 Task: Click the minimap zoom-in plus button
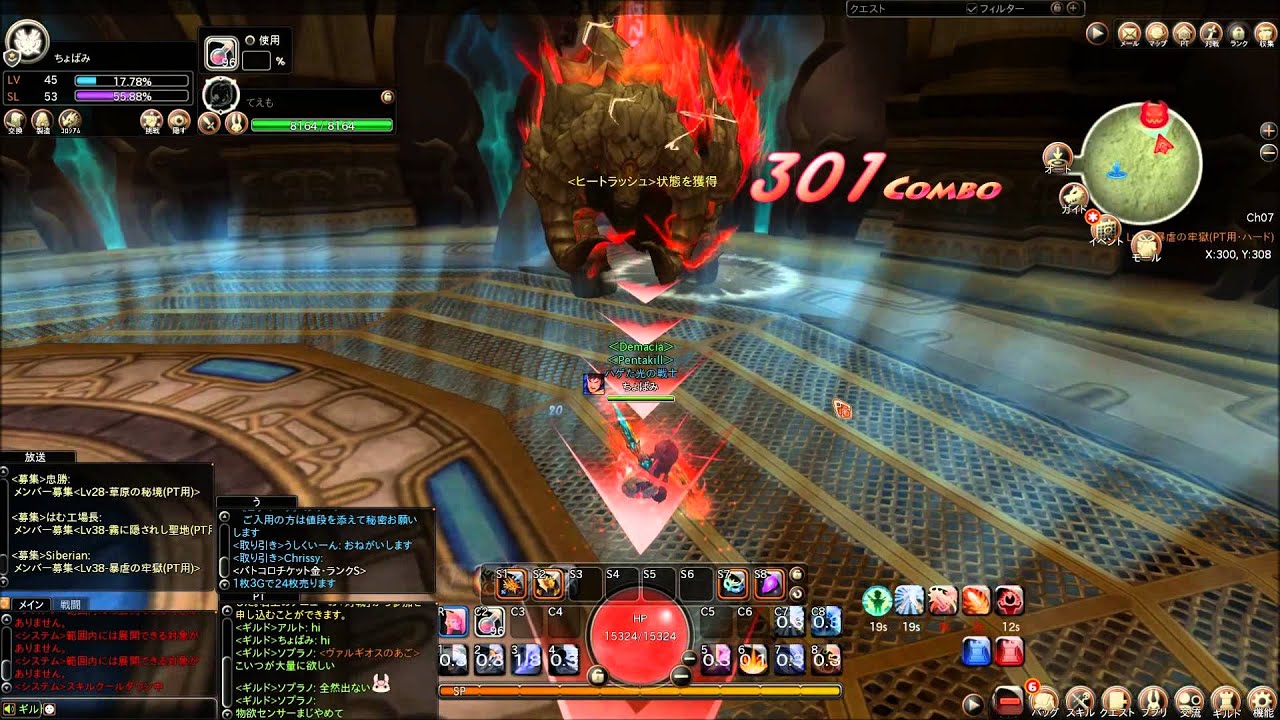(1268, 131)
